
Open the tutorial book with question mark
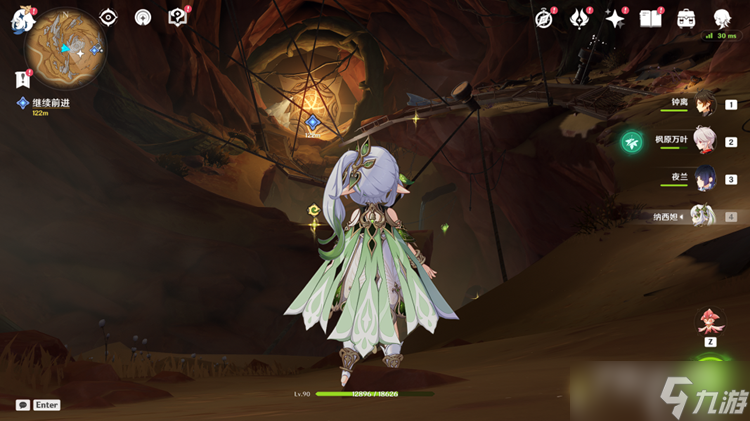[x=178, y=17]
